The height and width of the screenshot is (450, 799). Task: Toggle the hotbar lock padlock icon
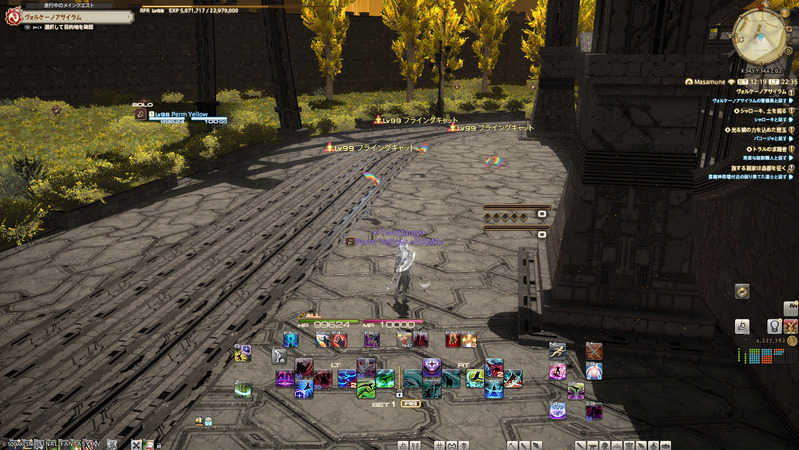coord(399,394)
